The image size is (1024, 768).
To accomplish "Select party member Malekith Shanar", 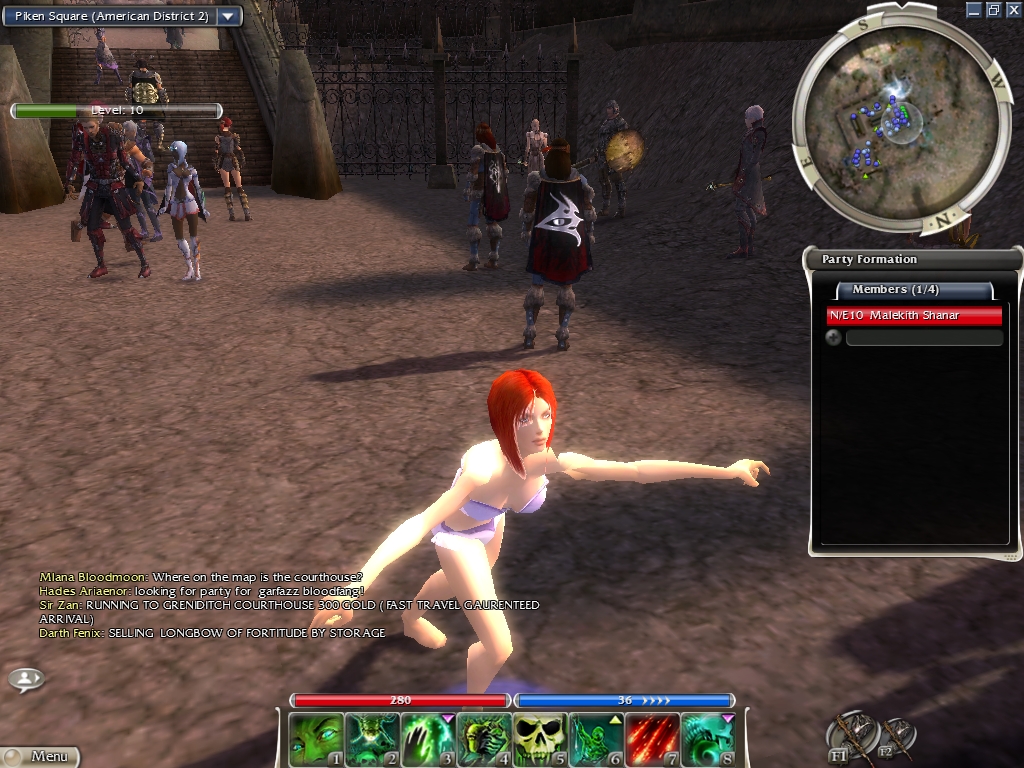I will click(914, 316).
